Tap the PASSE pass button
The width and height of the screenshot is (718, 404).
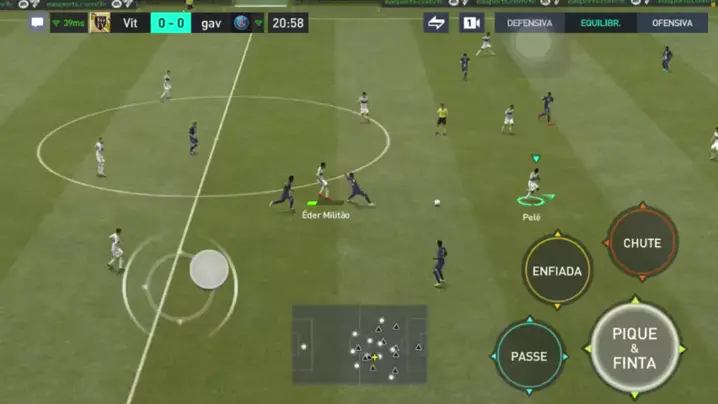coord(529,356)
